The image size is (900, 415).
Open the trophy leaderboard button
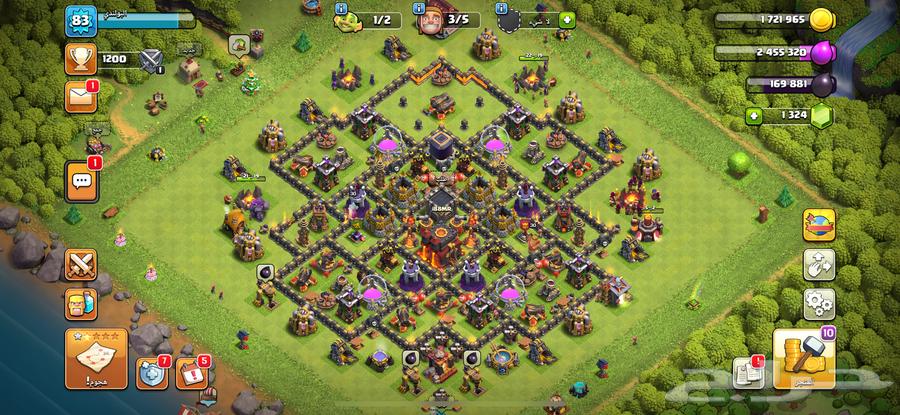click(x=81, y=59)
